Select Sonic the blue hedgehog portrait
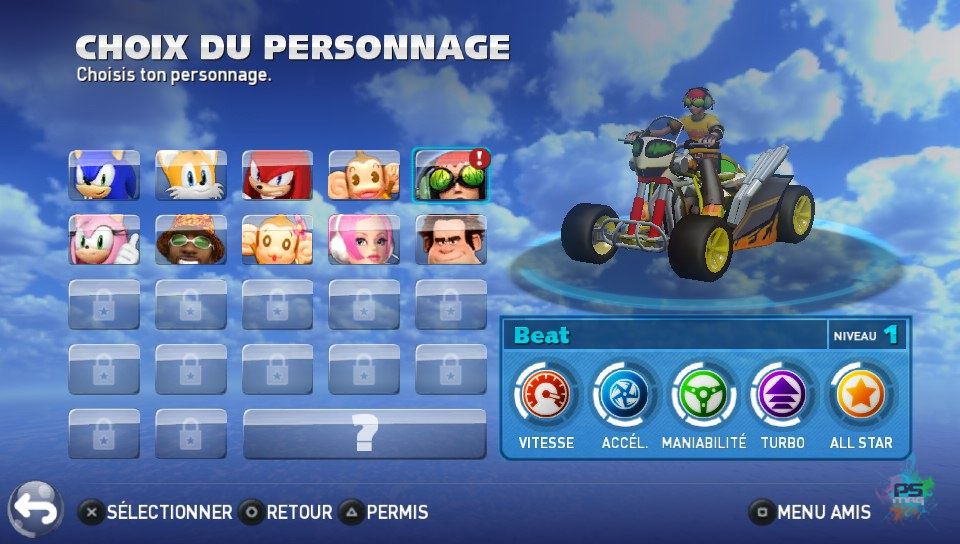 coord(104,175)
